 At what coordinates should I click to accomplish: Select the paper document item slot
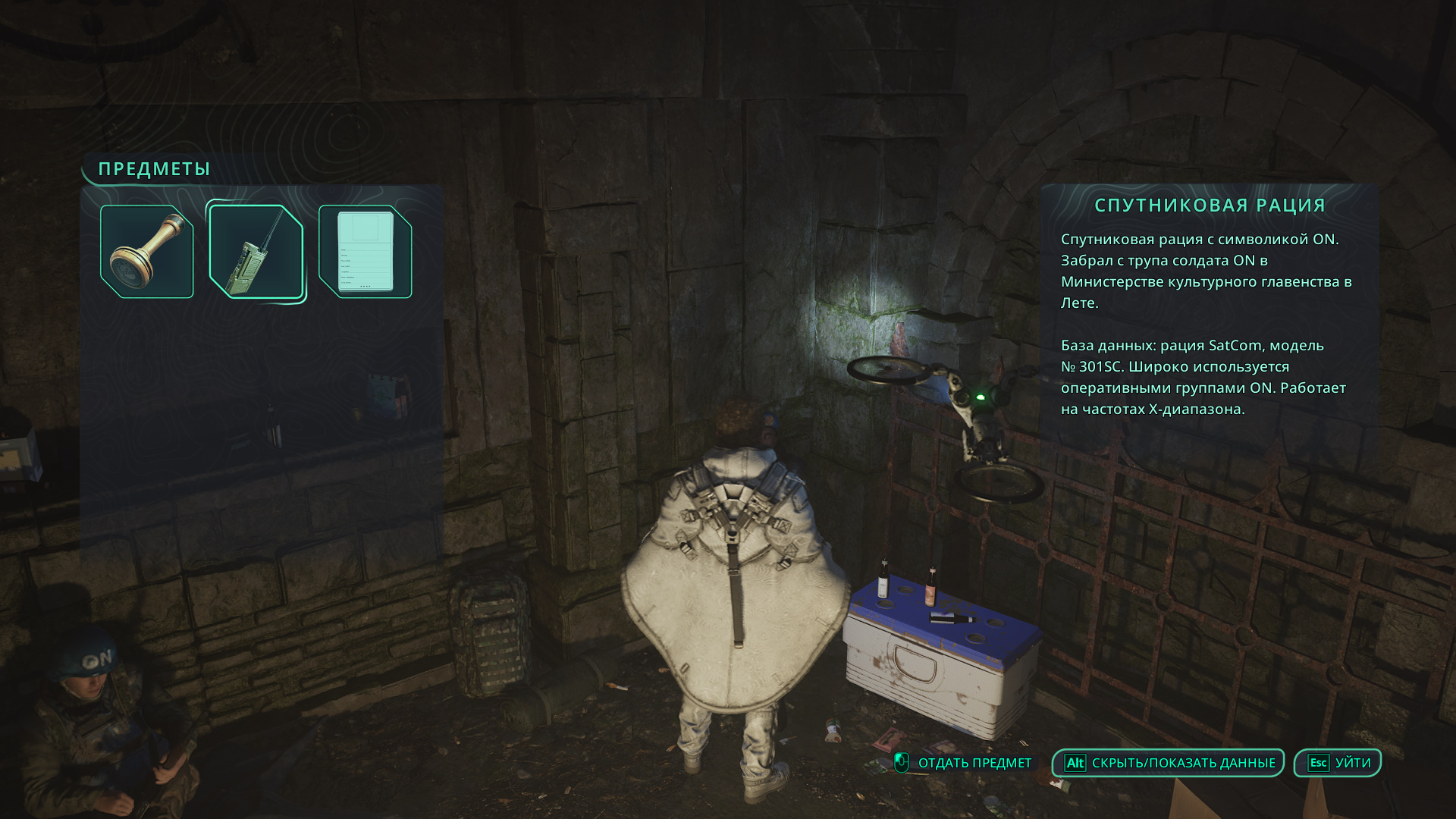pos(365,252)
